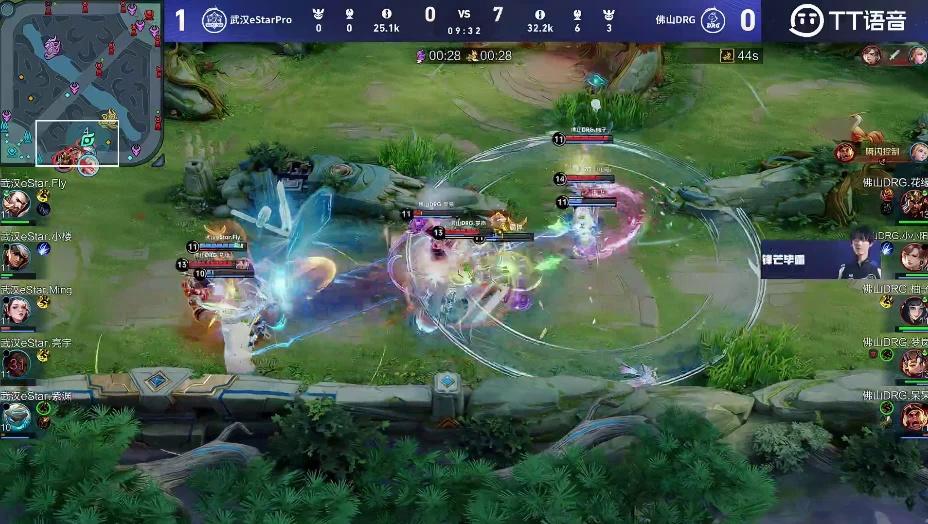Click the 武汉eStarPro team logo

213,21
